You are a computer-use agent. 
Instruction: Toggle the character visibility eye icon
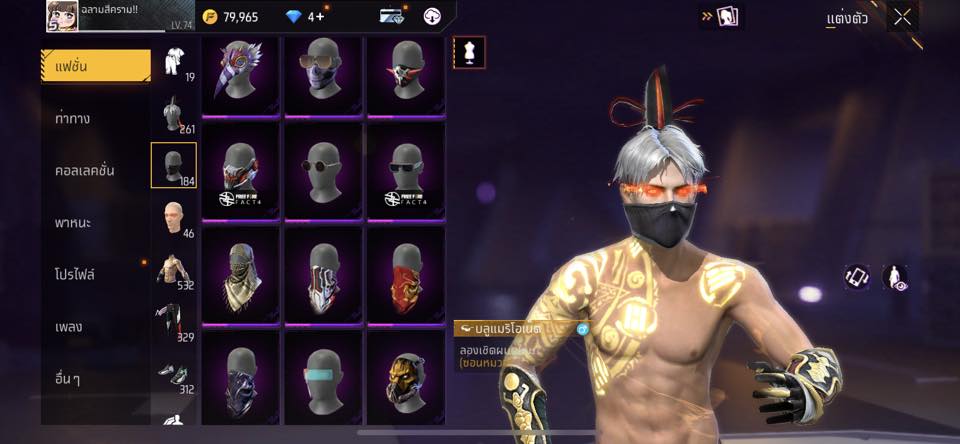(895, 278)
